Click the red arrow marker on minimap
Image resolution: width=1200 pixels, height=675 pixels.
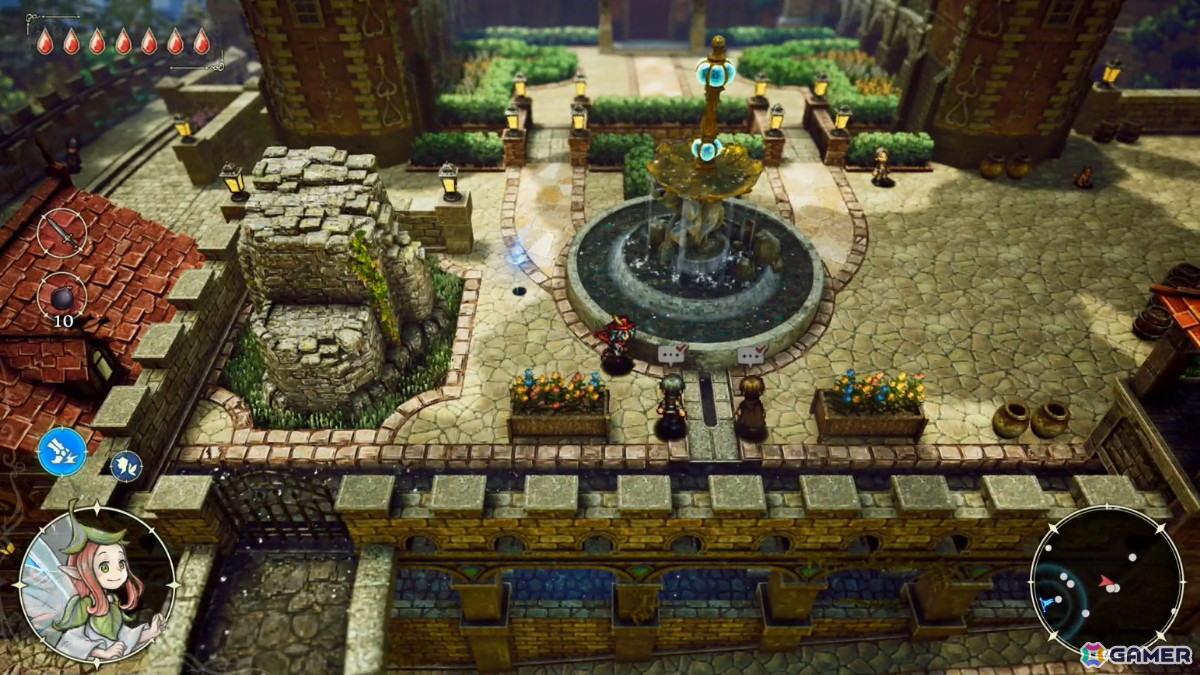pyautogui.click(x=1106, y=580)
